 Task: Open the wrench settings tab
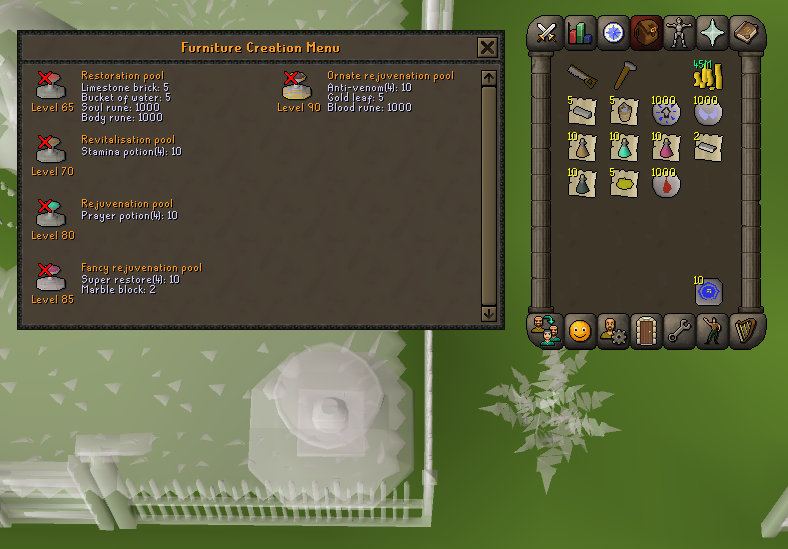tap(679, 331)
